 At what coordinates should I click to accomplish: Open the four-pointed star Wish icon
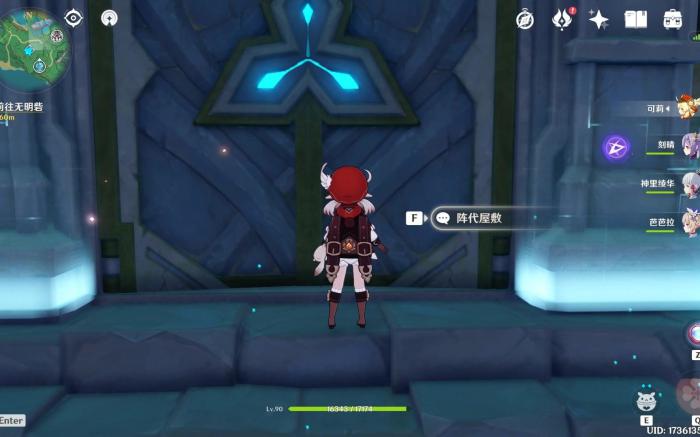(599, 19)
